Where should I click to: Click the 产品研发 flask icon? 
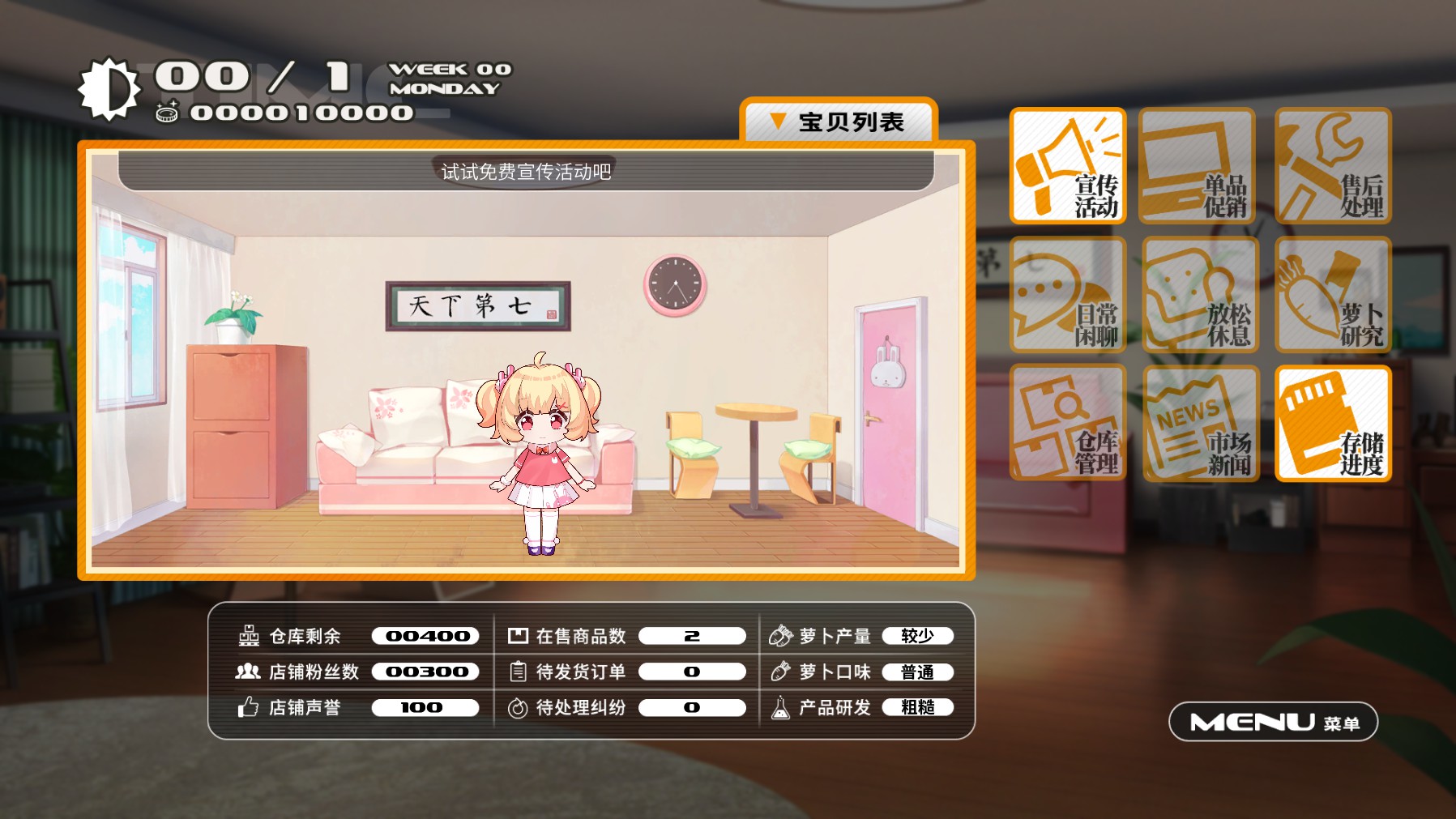click(780, 707)
